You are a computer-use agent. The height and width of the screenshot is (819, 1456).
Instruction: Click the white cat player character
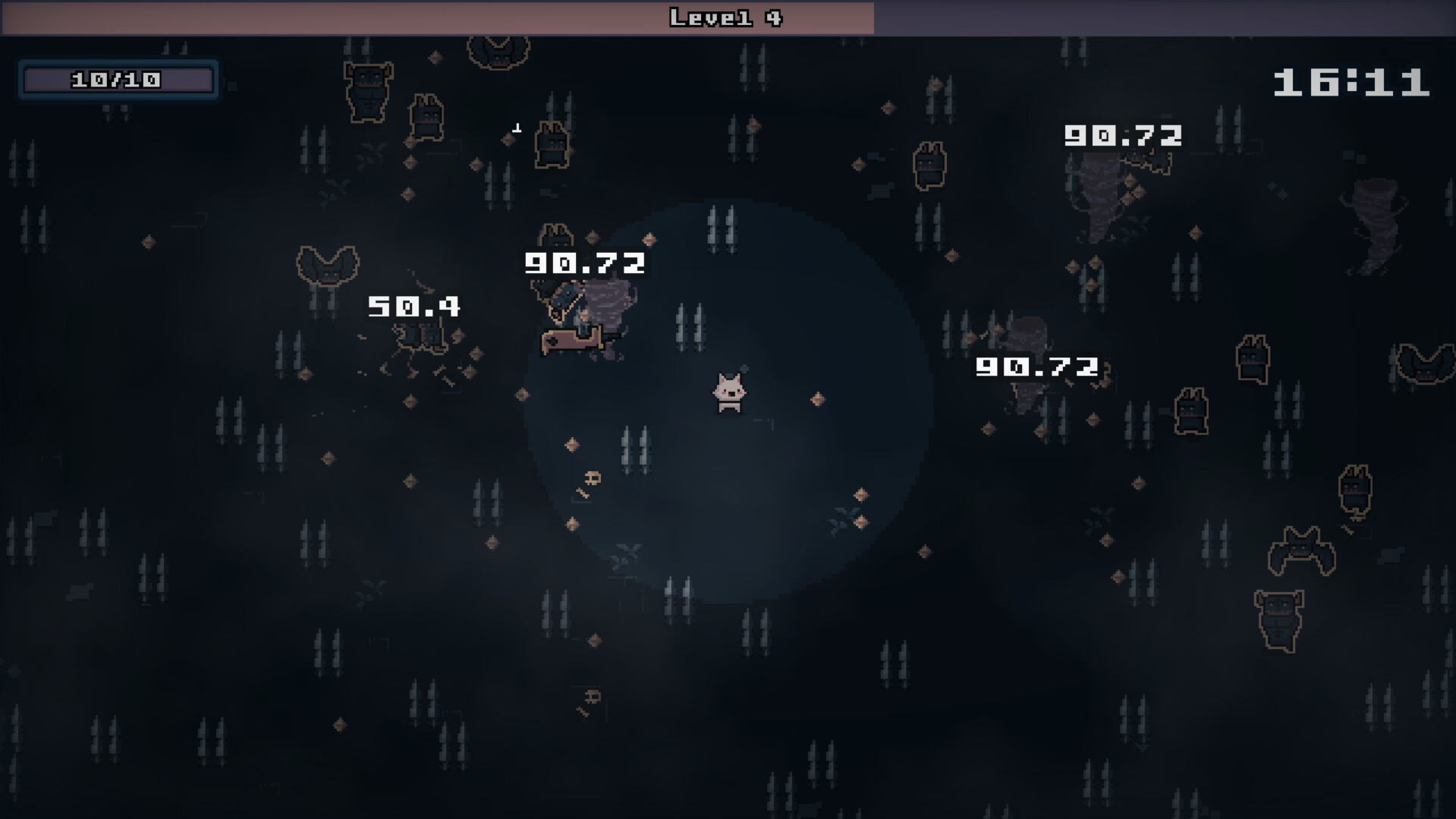point(731,391)
